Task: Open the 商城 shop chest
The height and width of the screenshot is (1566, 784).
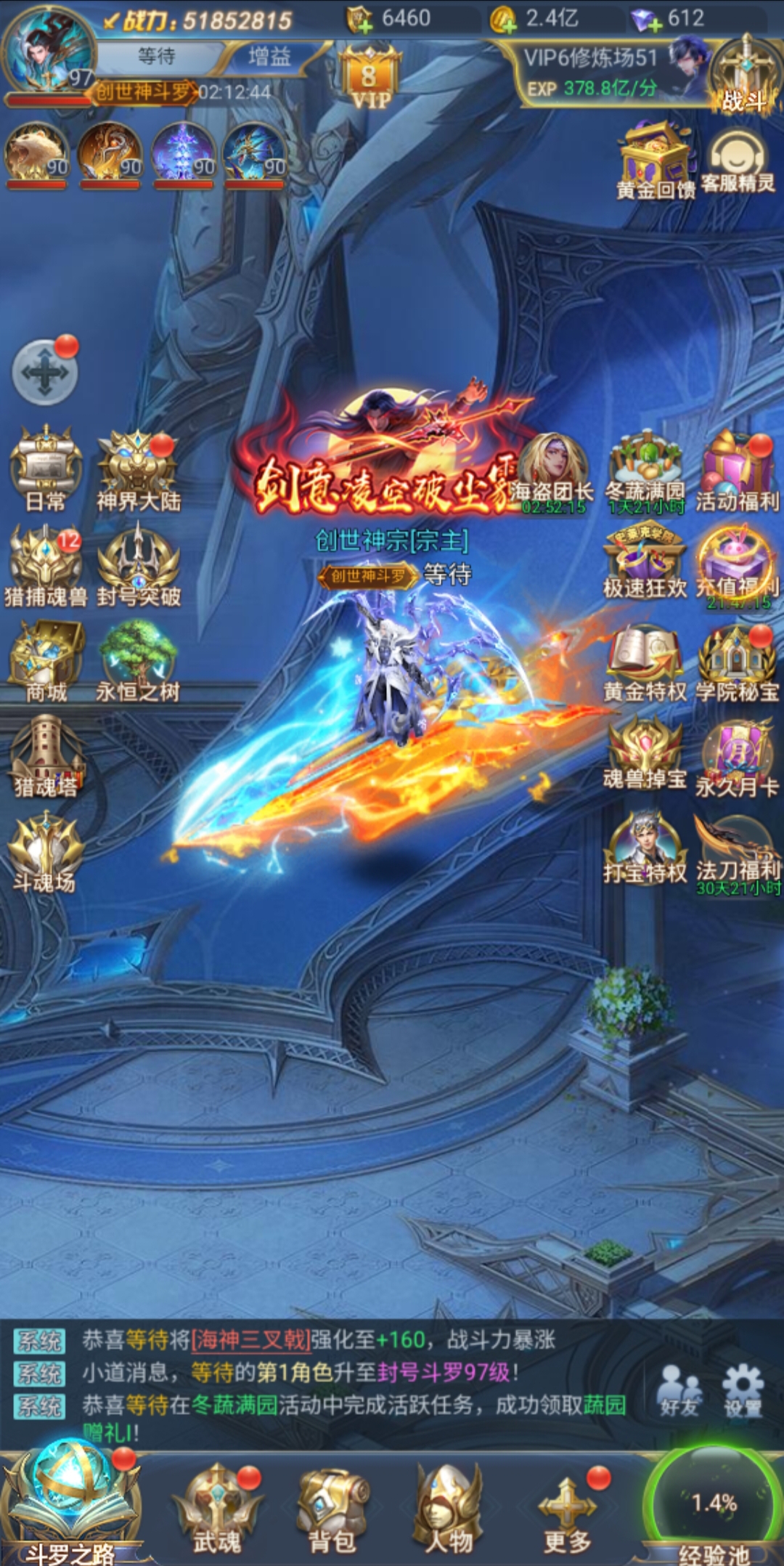Action: point(45,658)
